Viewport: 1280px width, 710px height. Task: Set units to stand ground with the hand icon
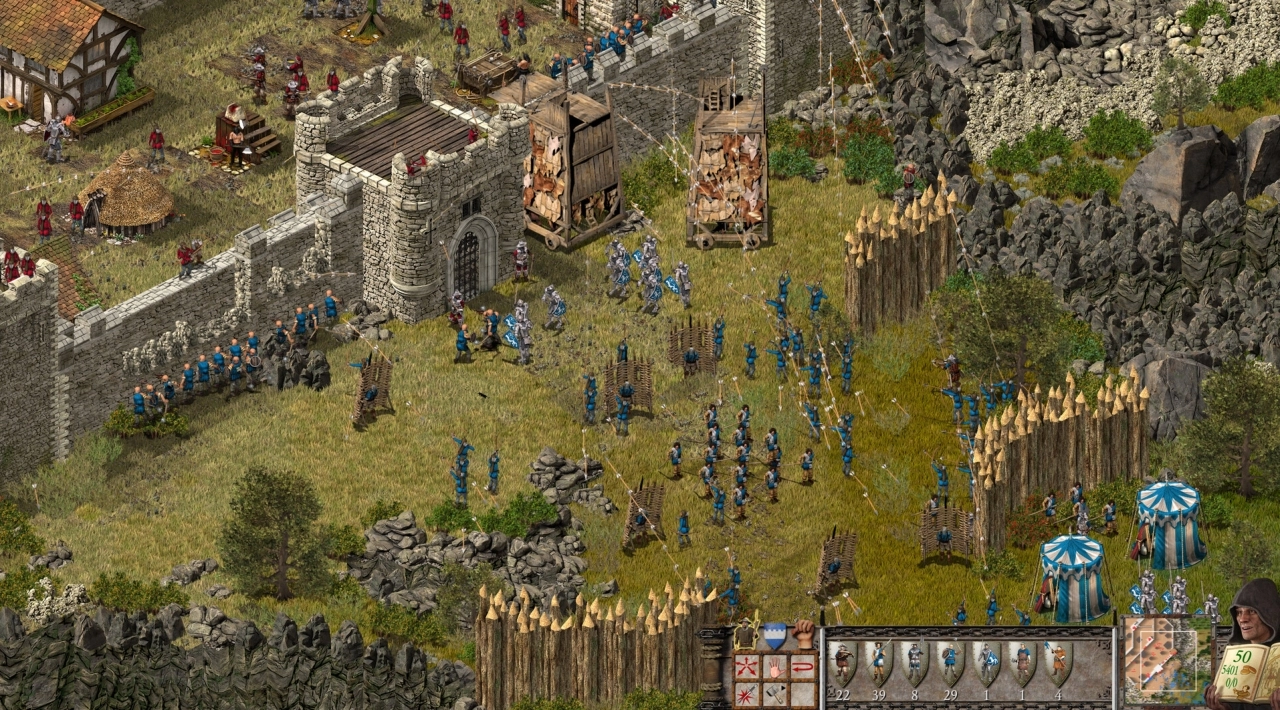point(774,665)
